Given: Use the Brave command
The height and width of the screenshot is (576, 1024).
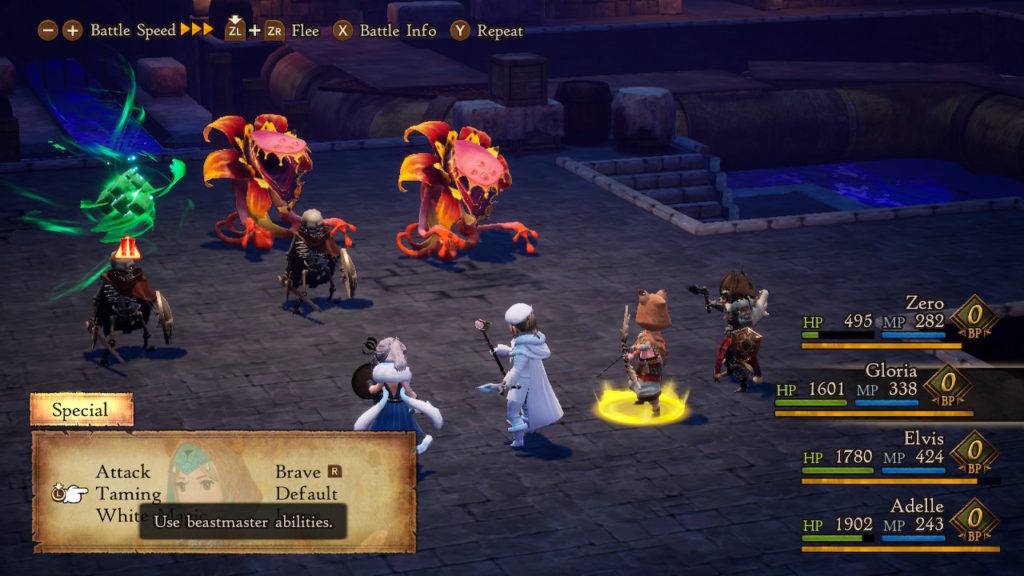Looking at the screenshot, I should 299,471.
